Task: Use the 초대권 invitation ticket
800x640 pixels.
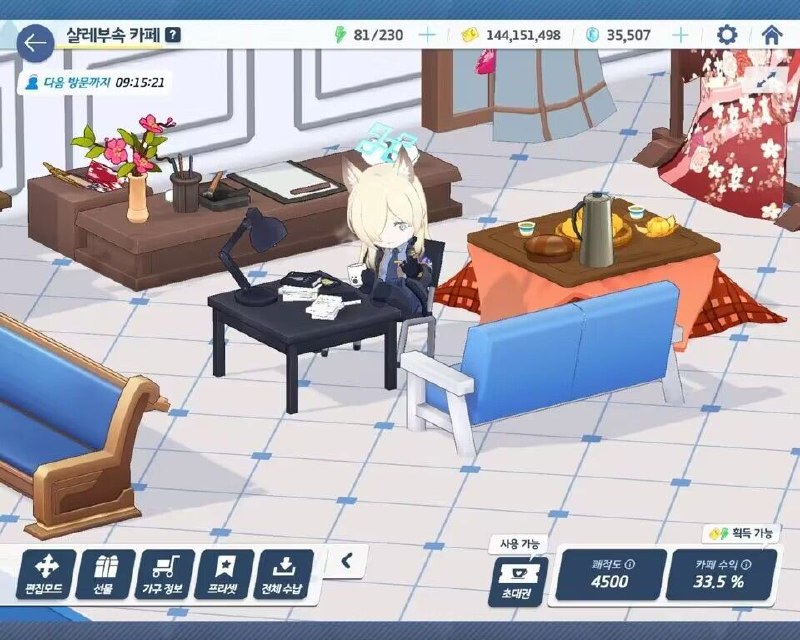Action: coord(518,579)
